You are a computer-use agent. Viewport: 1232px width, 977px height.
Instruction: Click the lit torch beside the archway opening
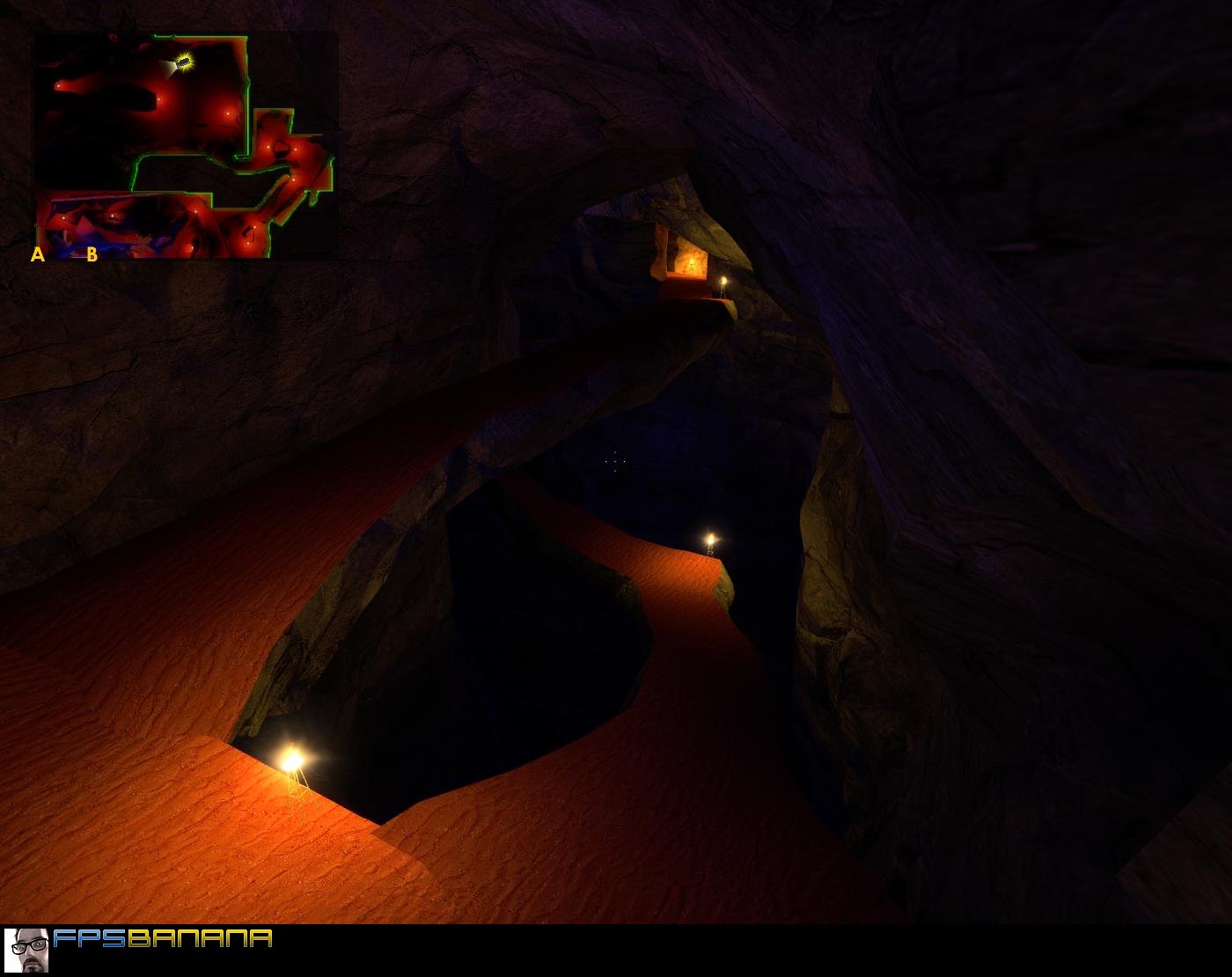pos(723,280)
